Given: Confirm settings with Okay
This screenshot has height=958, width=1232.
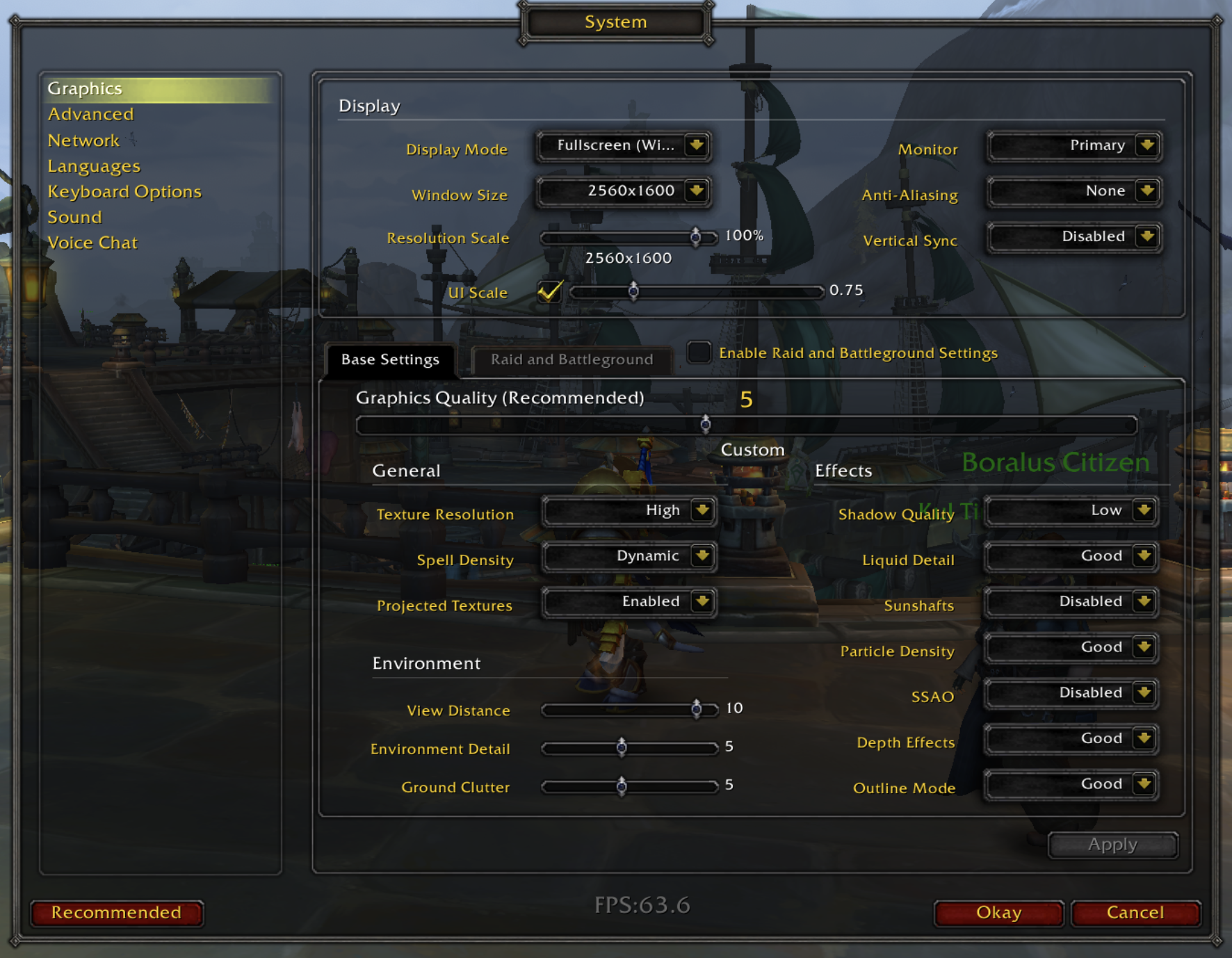Looking at the screenshot, I should tap(998, 913).
